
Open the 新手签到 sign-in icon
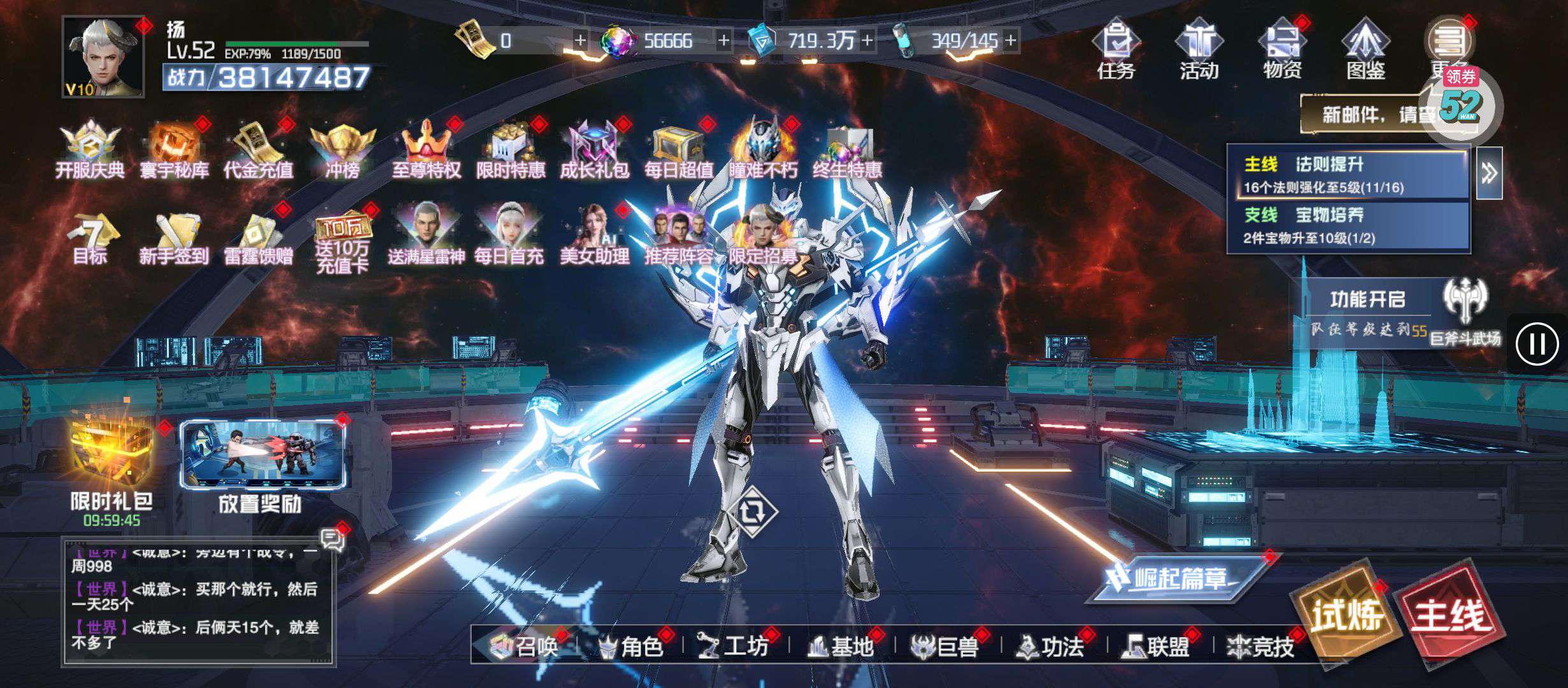click(173, 237)
